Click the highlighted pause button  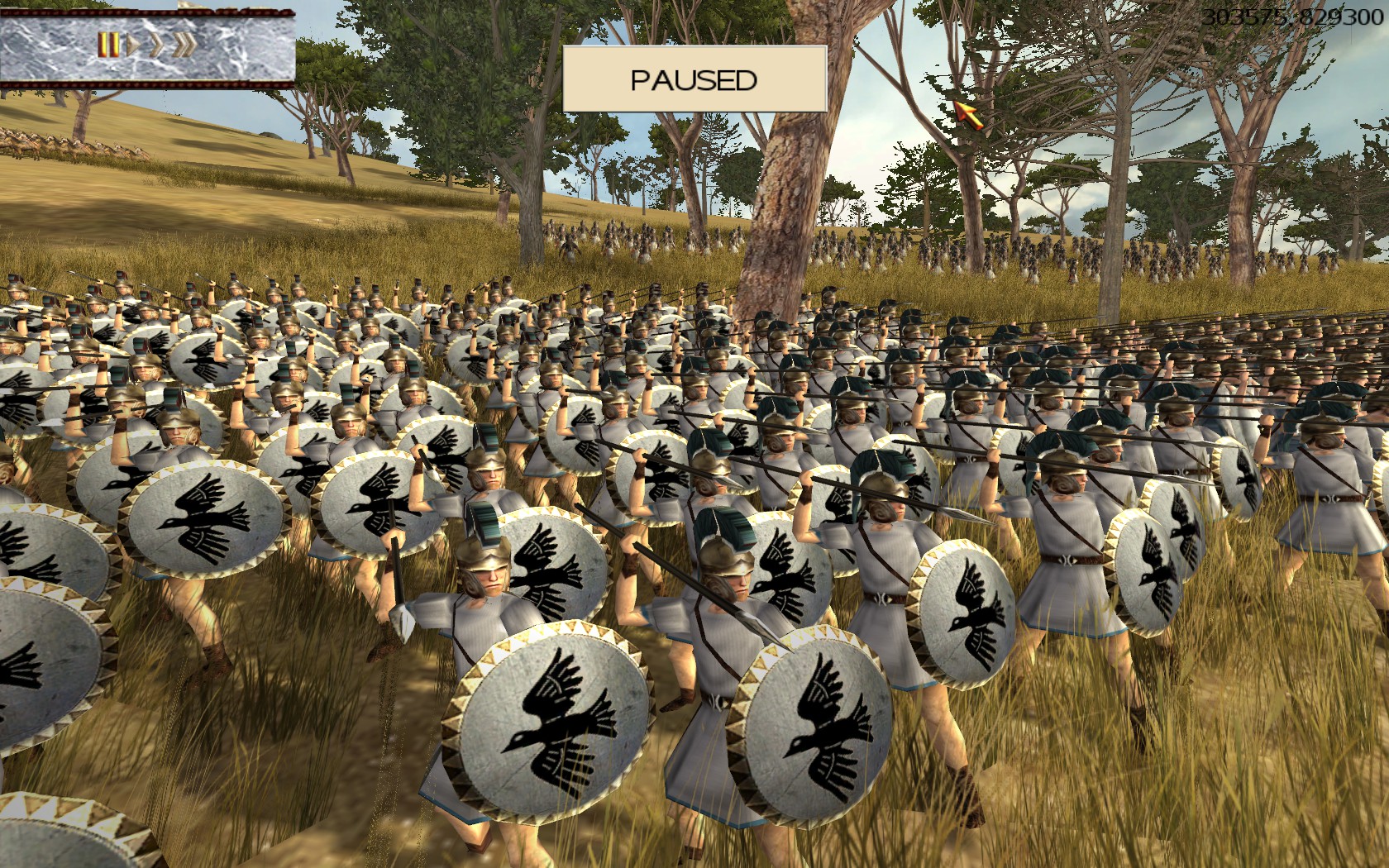(x=108, y=44)
